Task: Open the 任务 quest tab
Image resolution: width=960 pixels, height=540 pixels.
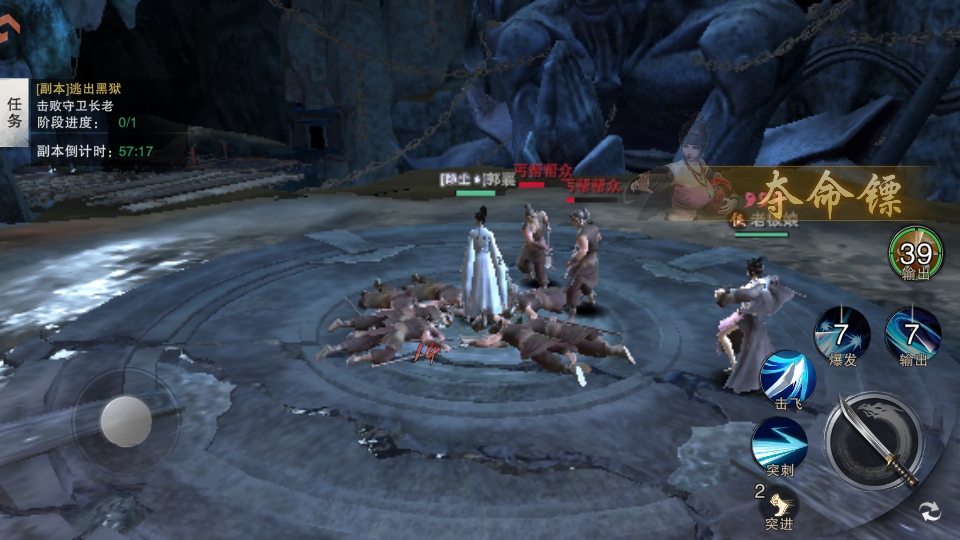Action: 15,112
